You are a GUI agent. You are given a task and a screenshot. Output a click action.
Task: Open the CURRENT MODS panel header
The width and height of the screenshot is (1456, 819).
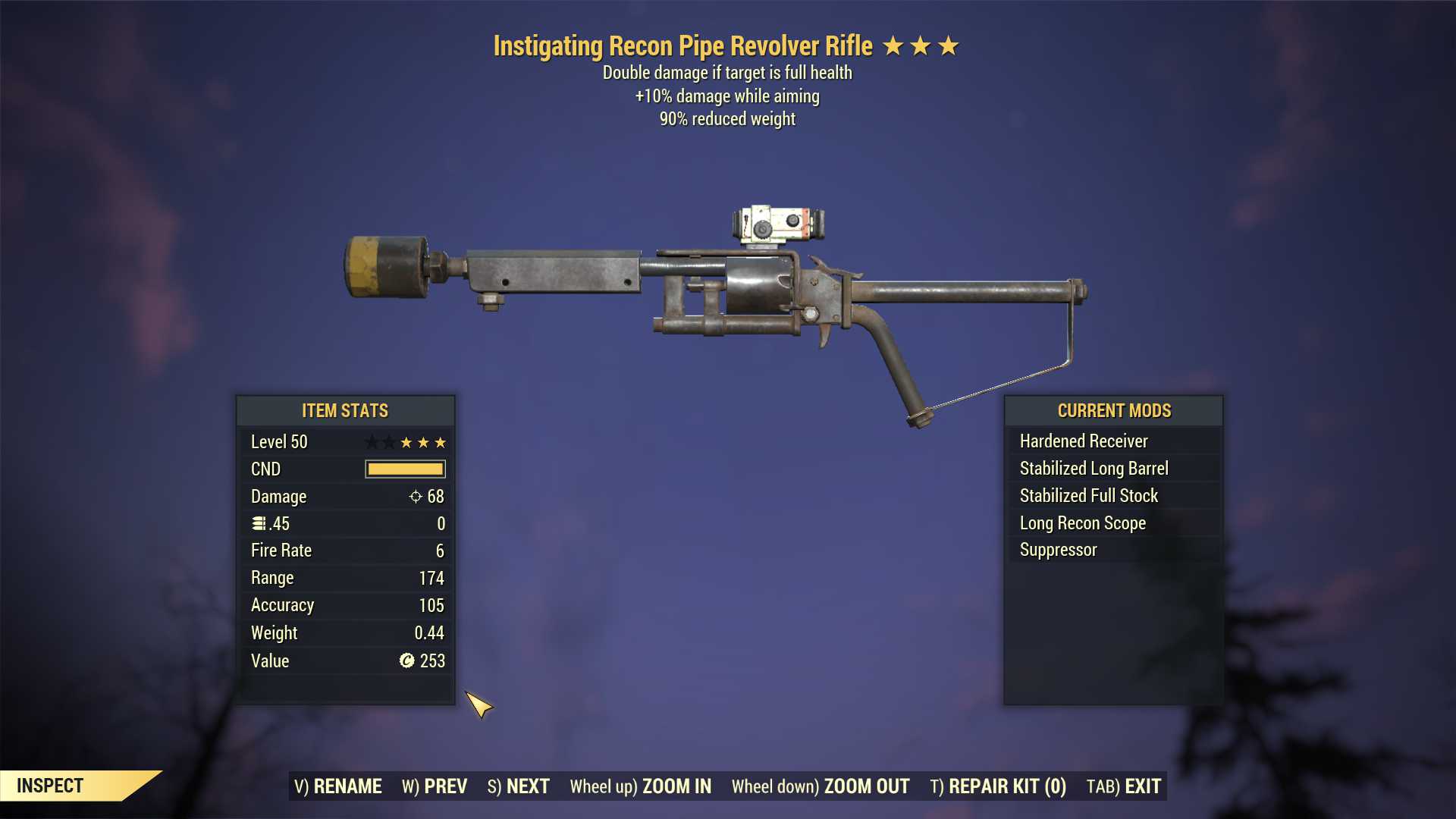click(1113, 410)
